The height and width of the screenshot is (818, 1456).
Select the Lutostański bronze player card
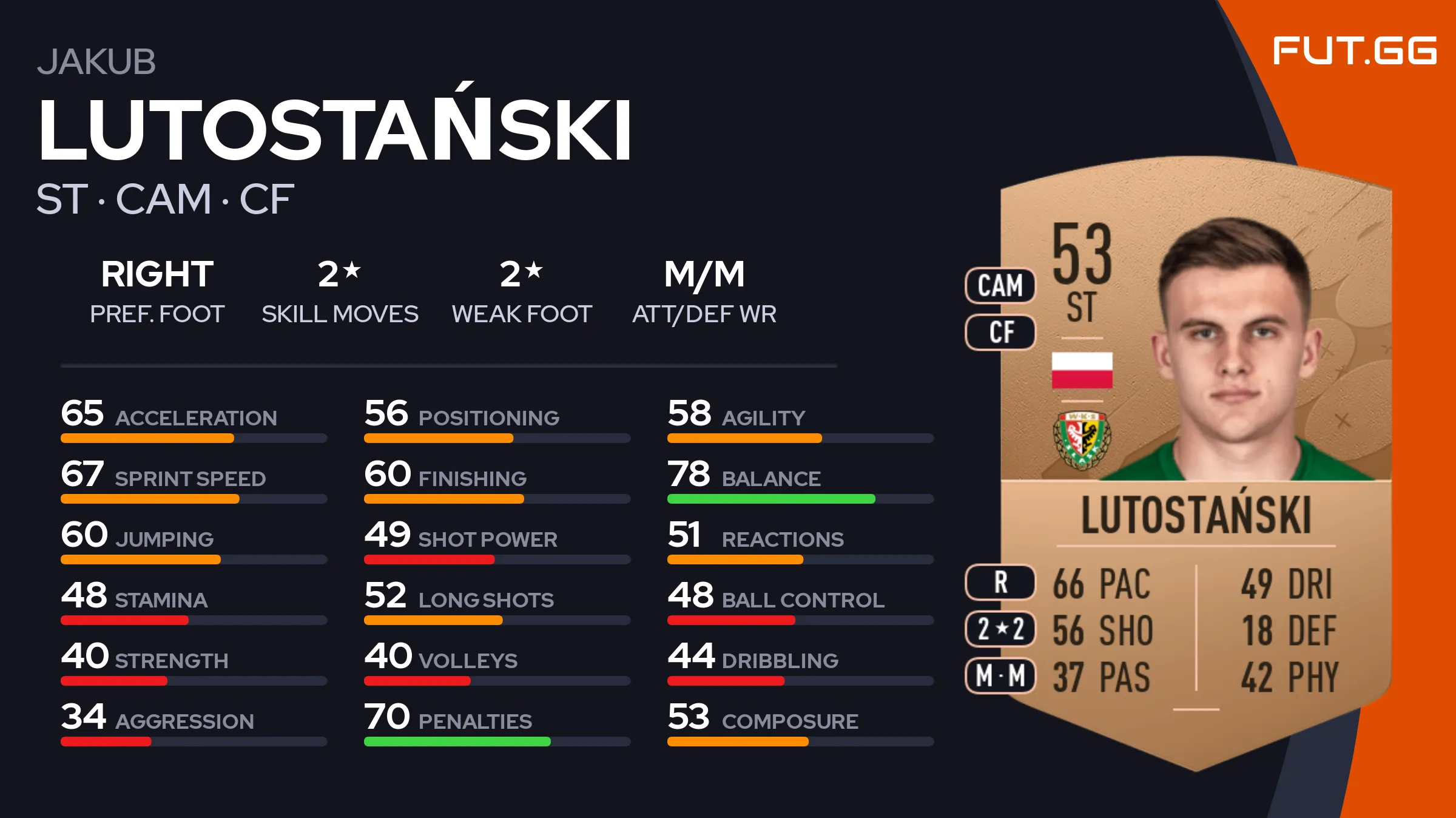pos(1195,461)
